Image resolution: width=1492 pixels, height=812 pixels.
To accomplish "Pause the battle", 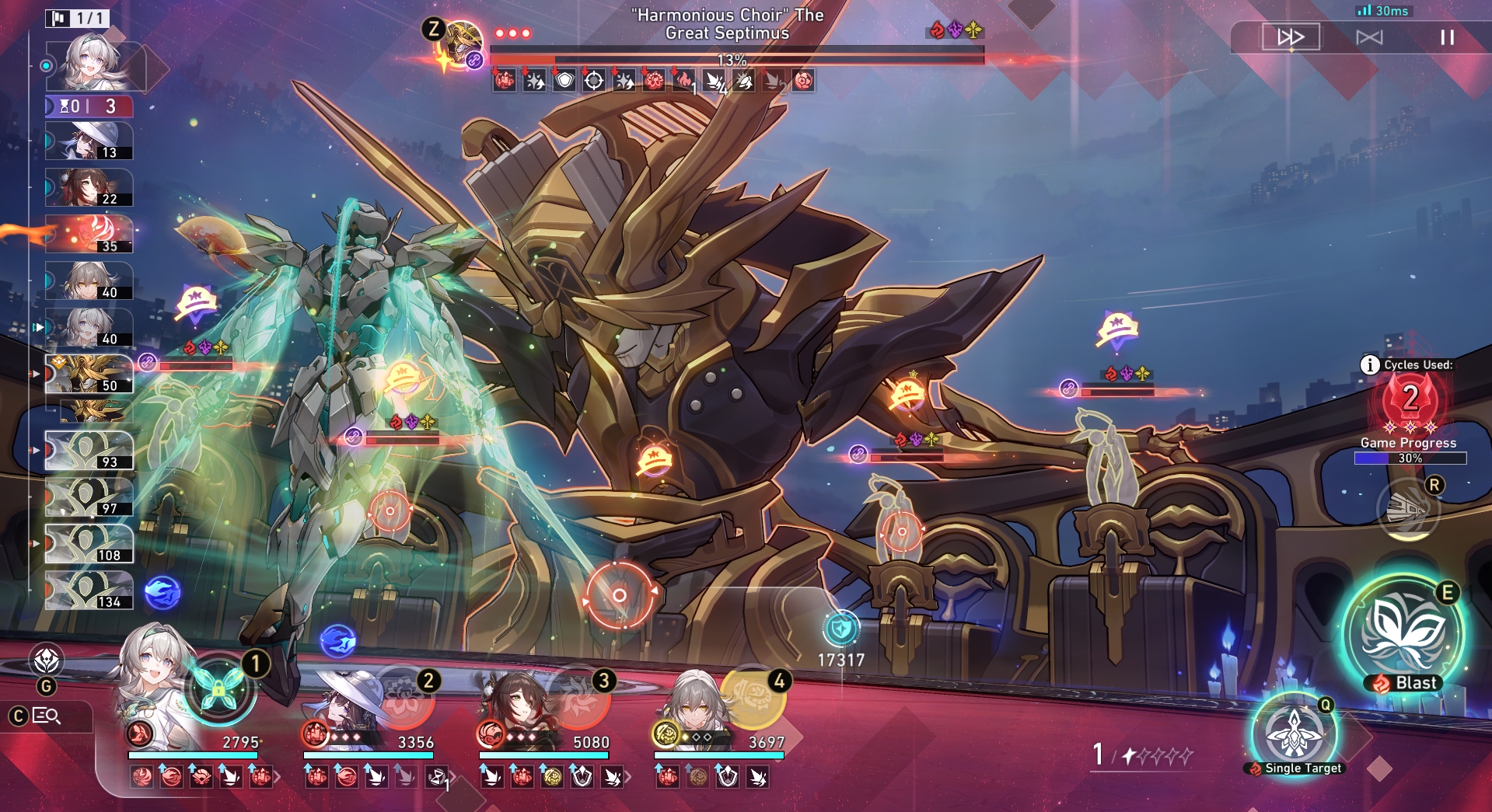I will pyautogui.click(x=1447, y=37).
